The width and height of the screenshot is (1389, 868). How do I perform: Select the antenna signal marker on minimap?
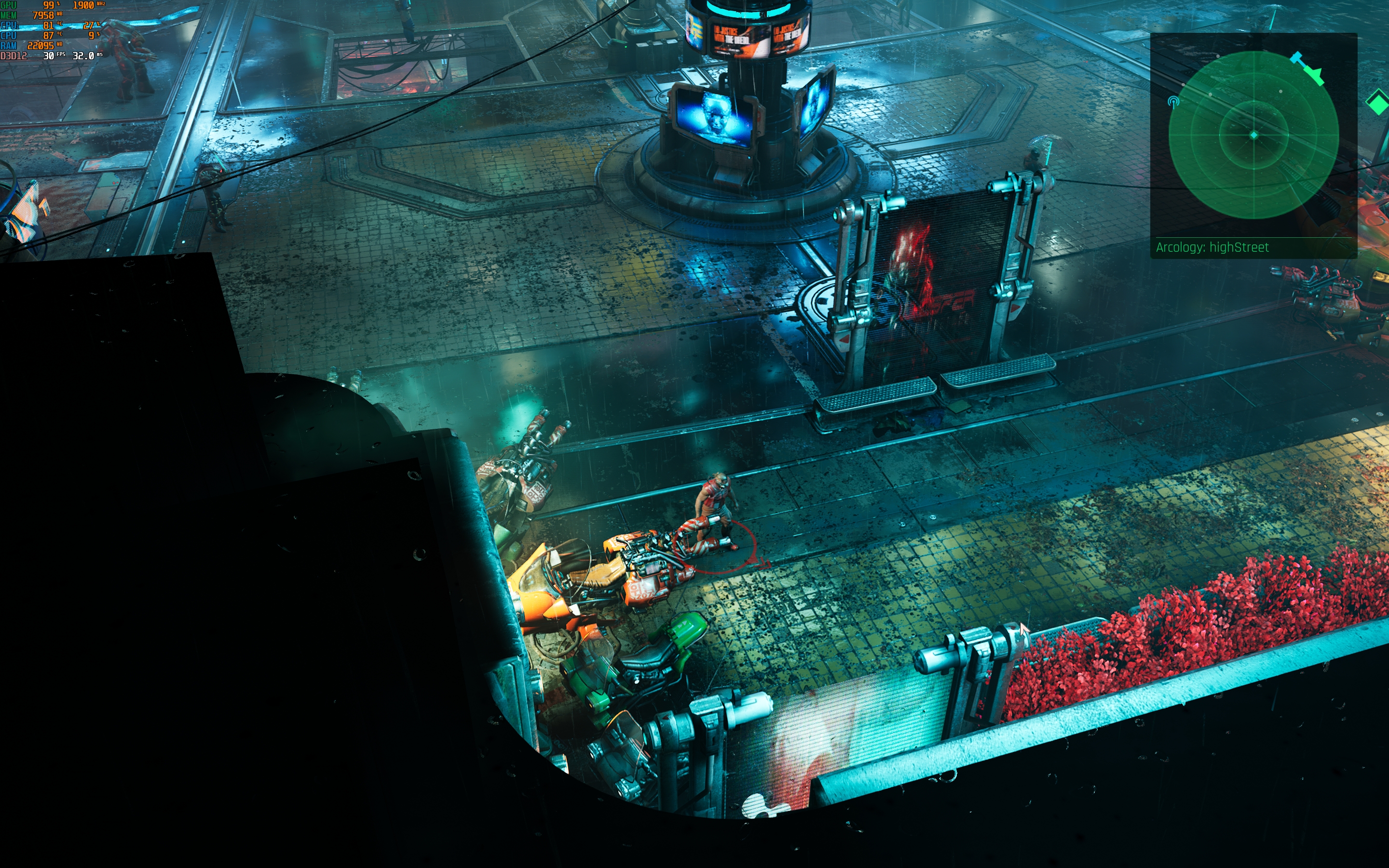[x=1173, y=102]
